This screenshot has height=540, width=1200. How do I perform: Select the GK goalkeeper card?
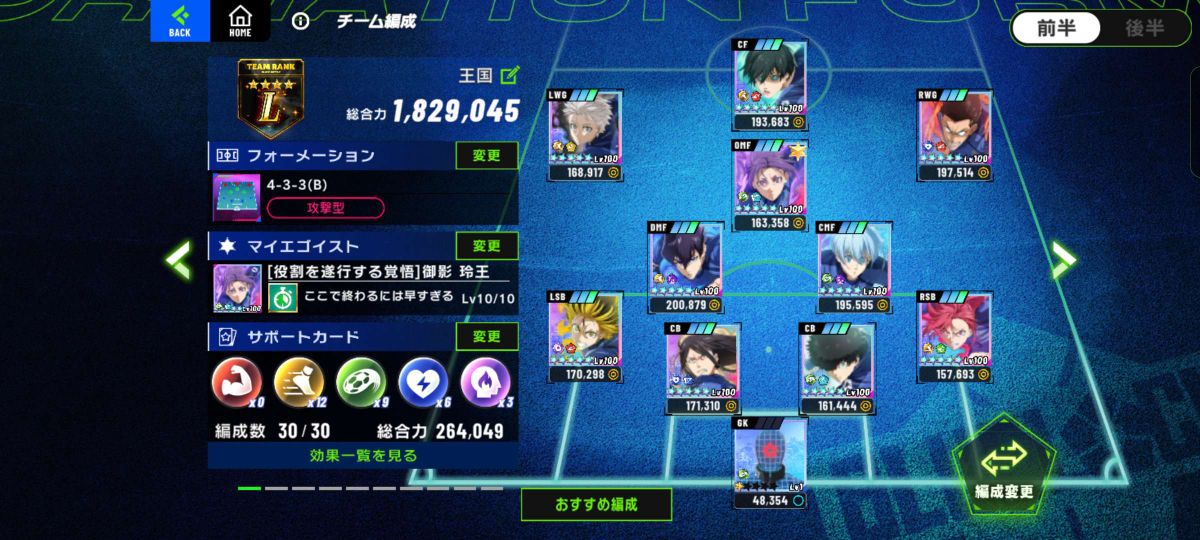(x=770, y=461)
